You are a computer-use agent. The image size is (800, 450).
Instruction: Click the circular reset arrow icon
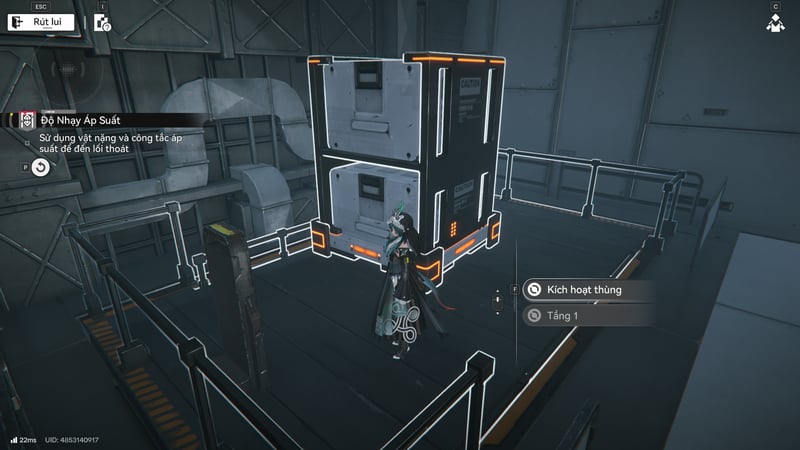(x=40, y=167)
